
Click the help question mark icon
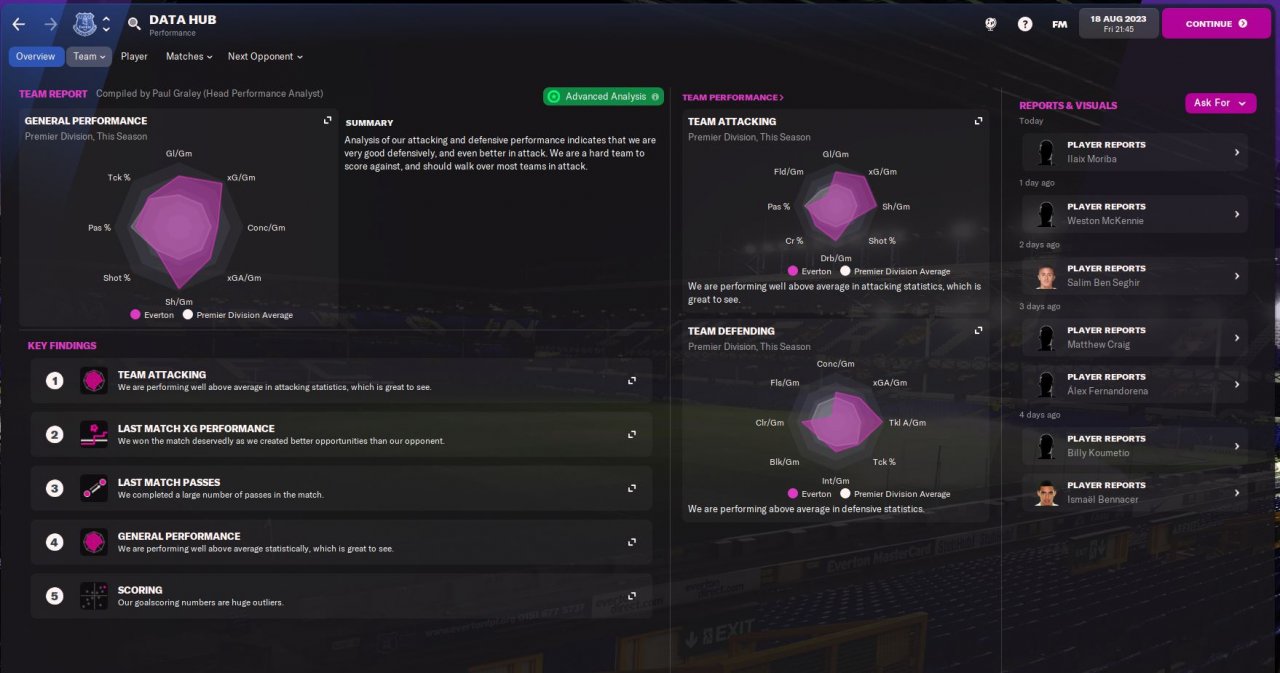point(1025,24)
